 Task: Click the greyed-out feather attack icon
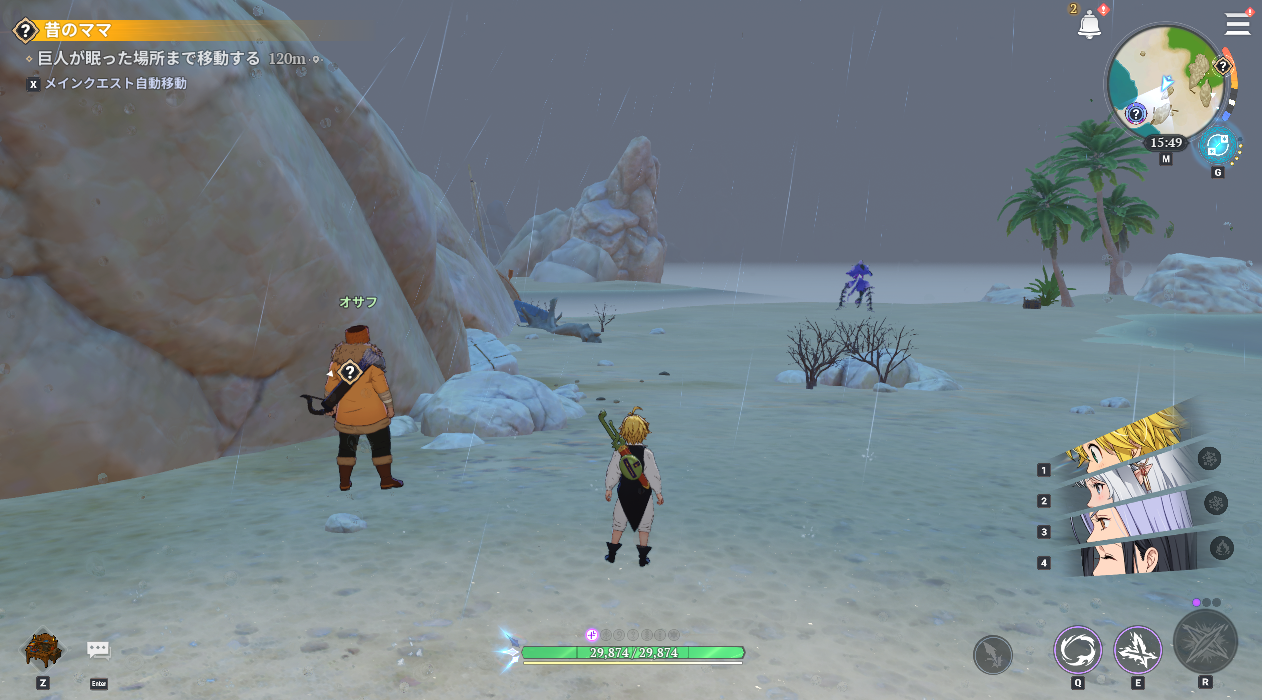click(x=993, y=655)
